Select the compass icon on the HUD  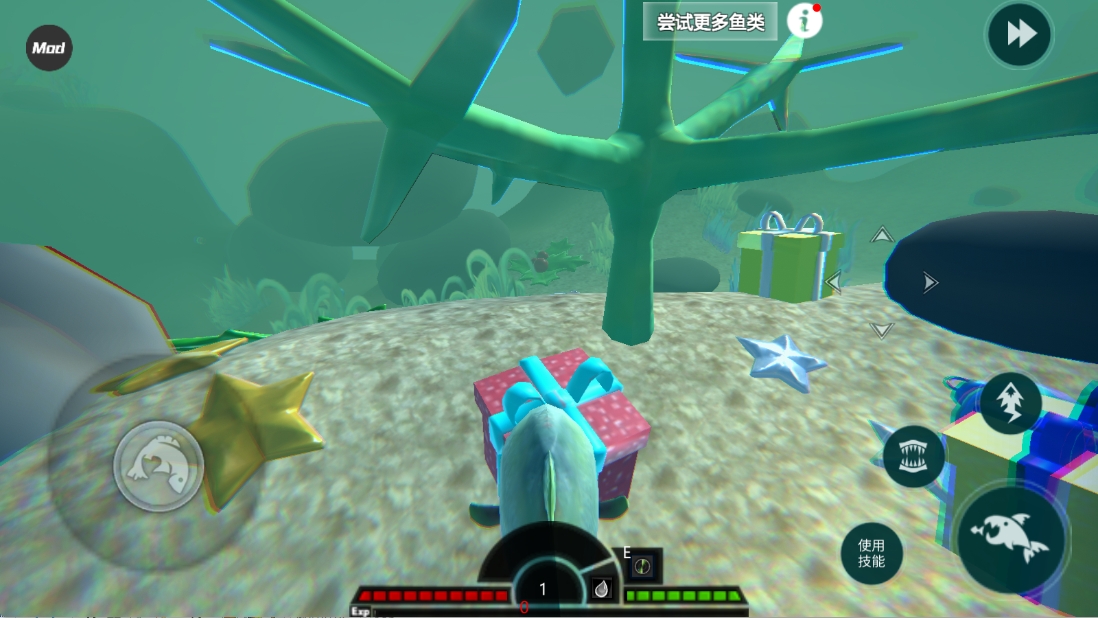coord(645,567)
